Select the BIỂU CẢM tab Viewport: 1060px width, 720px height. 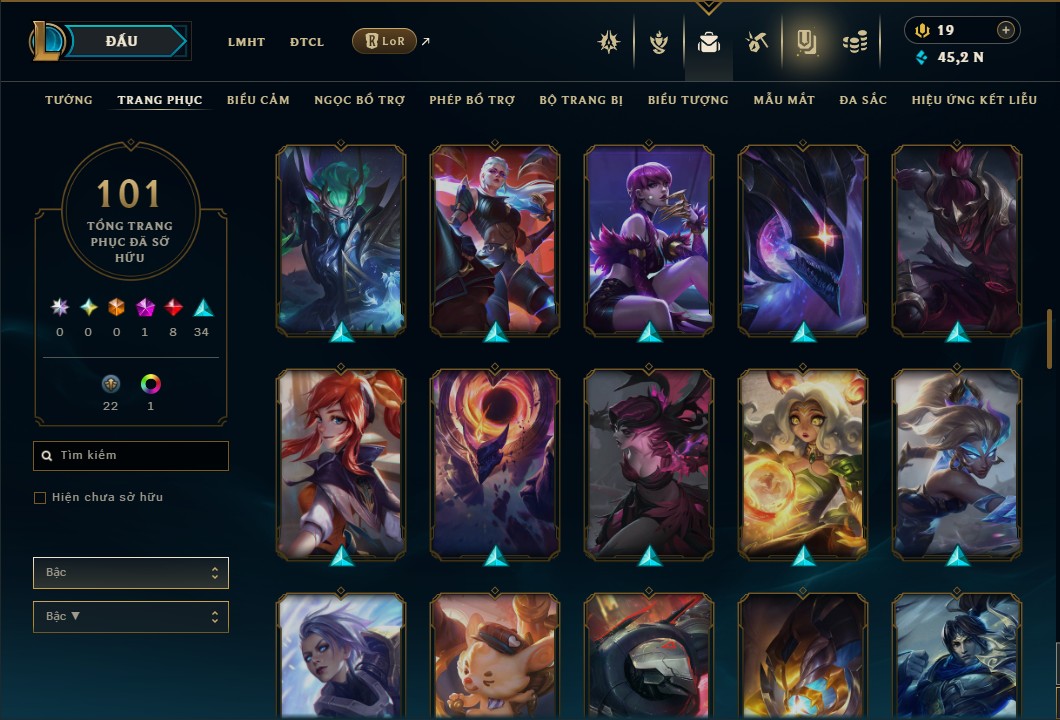pyautogui.click(x=258, y=100)
